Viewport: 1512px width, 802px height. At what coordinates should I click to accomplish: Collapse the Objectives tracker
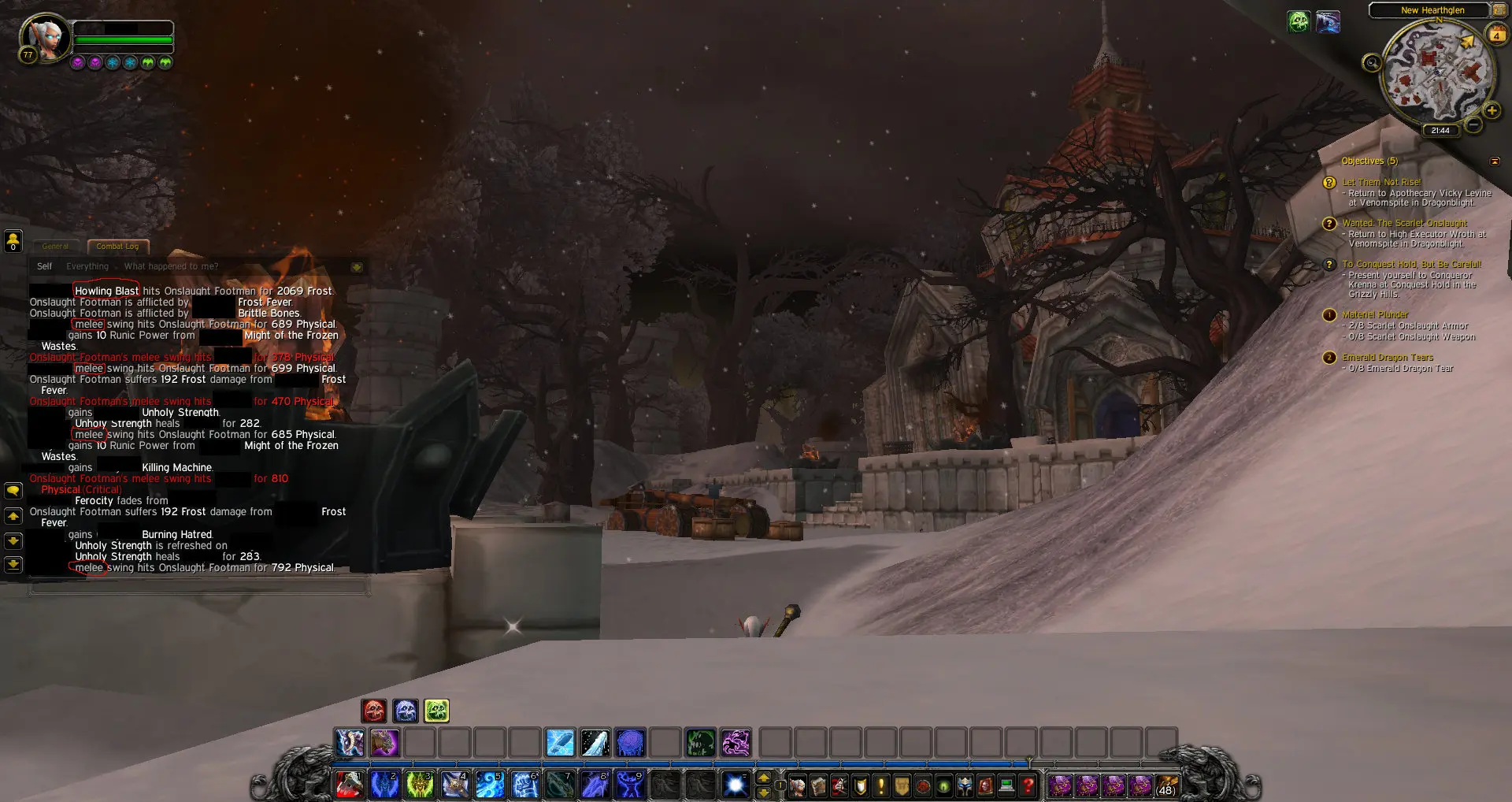[1495, 162]
